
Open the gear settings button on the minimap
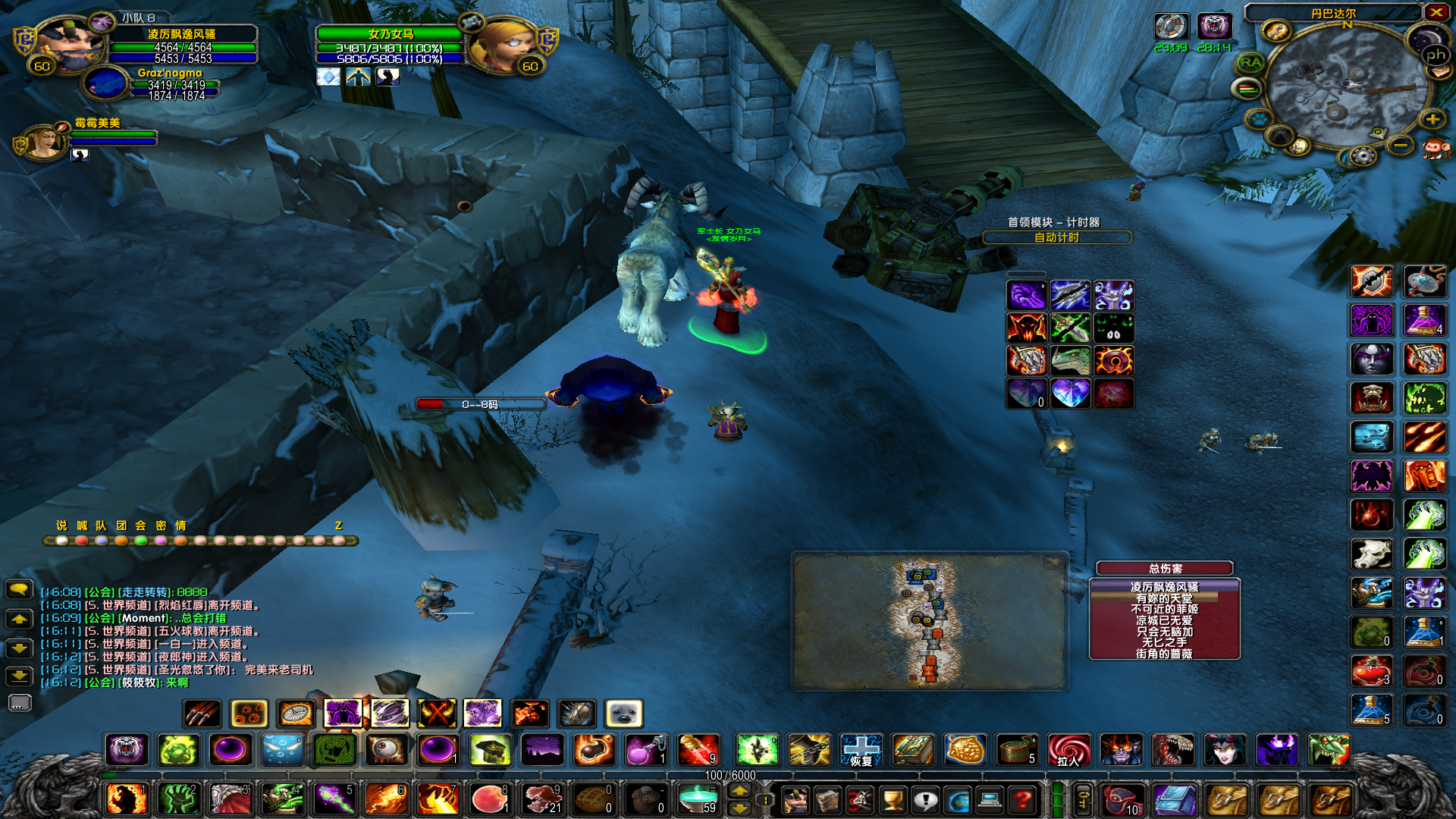coord(1363,156)
